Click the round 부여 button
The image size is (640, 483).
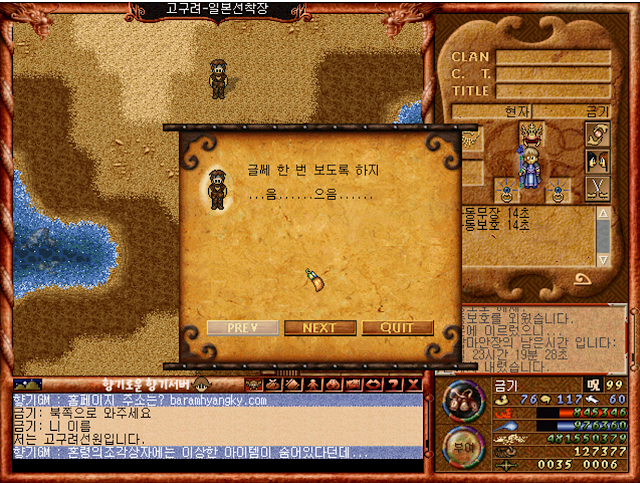click(461, 448)
